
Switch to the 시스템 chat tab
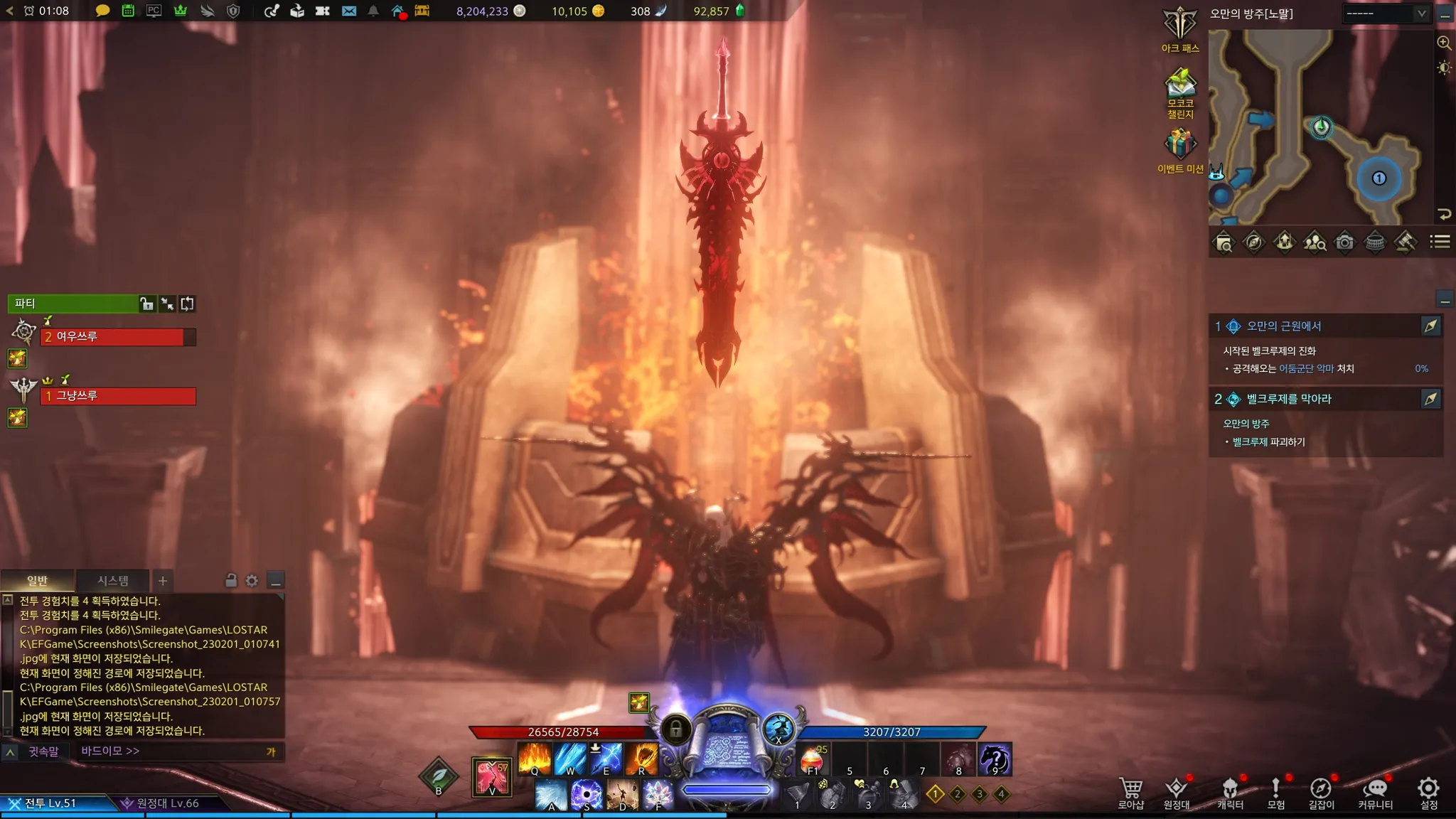coord(113,581)
